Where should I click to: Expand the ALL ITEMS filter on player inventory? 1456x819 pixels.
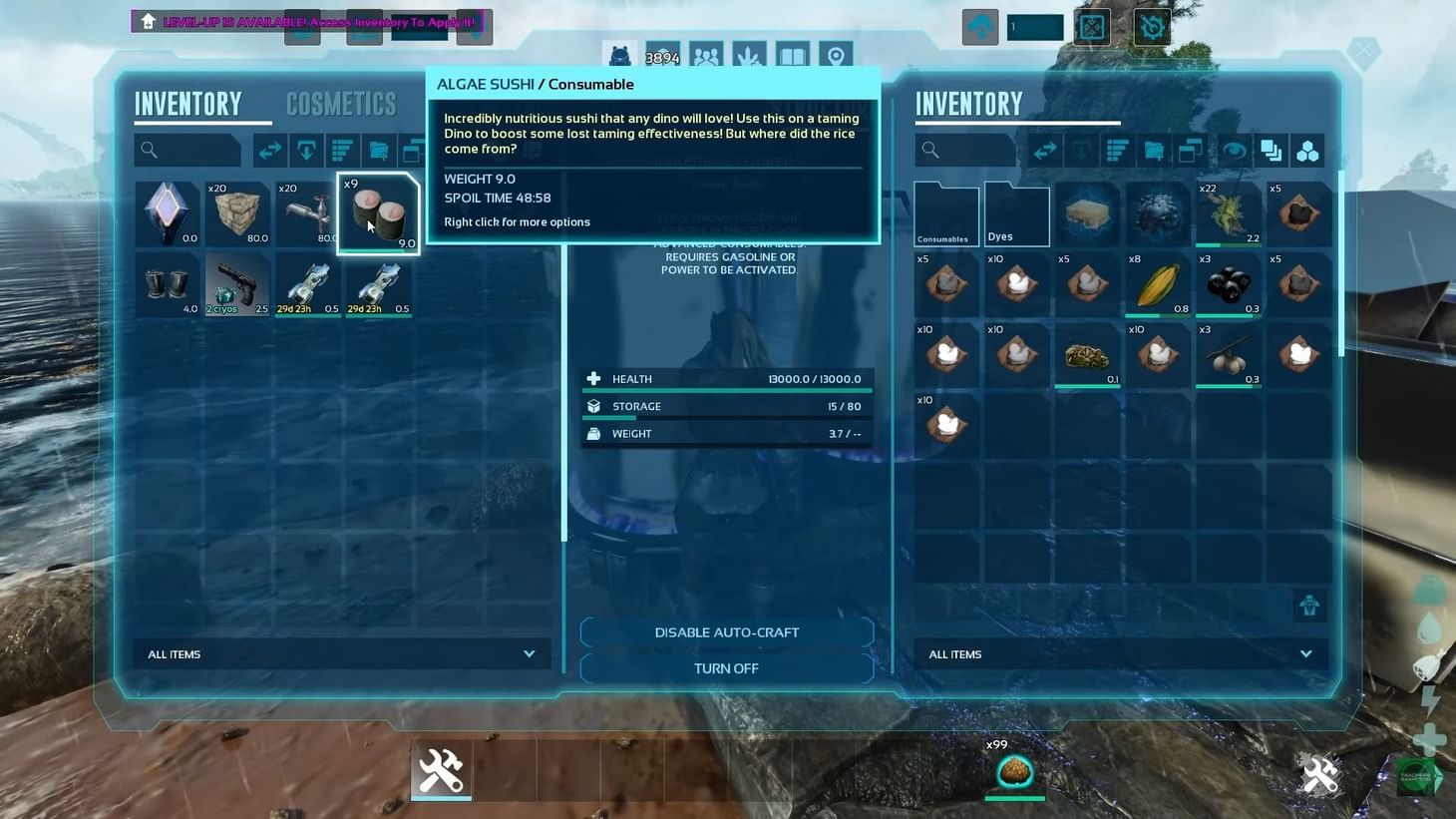[x=342, y=653]
